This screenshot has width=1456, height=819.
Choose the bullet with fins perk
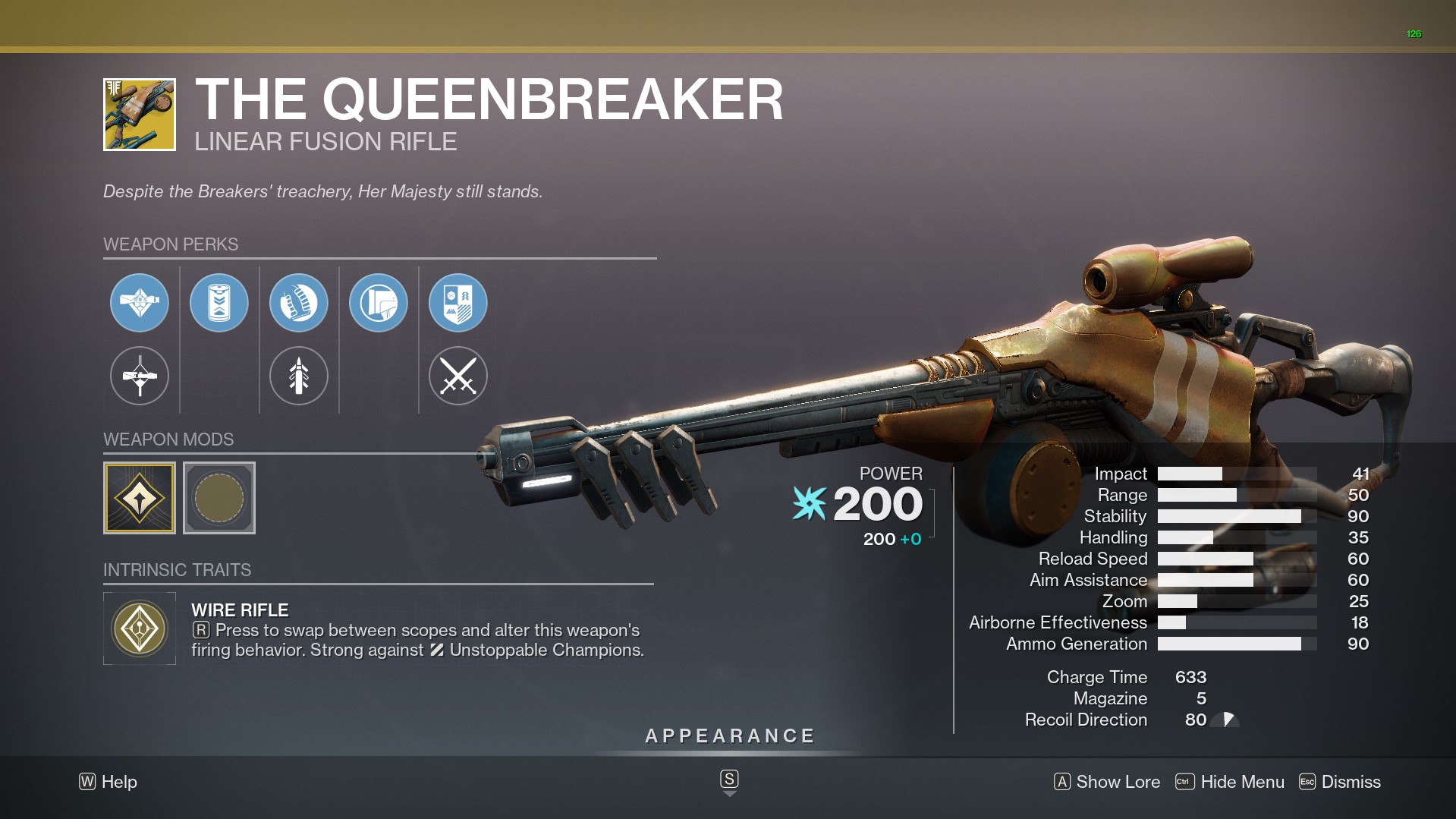pyautogui.click(x=299, y=376)
